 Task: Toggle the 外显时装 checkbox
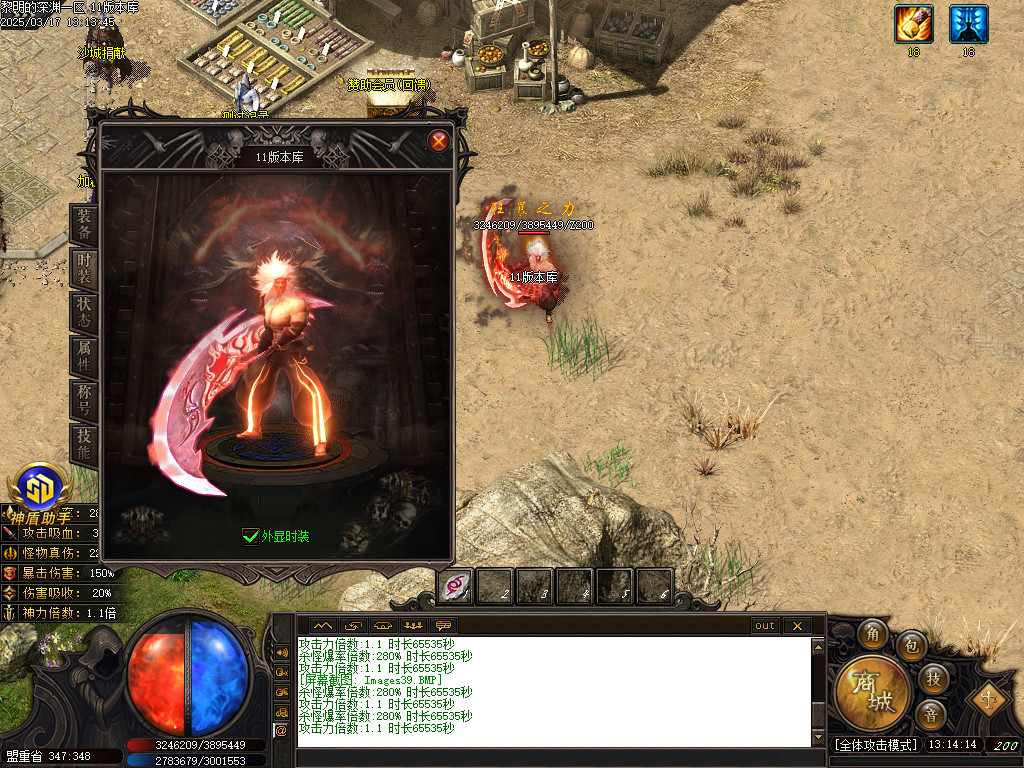[x=251, y=536]
